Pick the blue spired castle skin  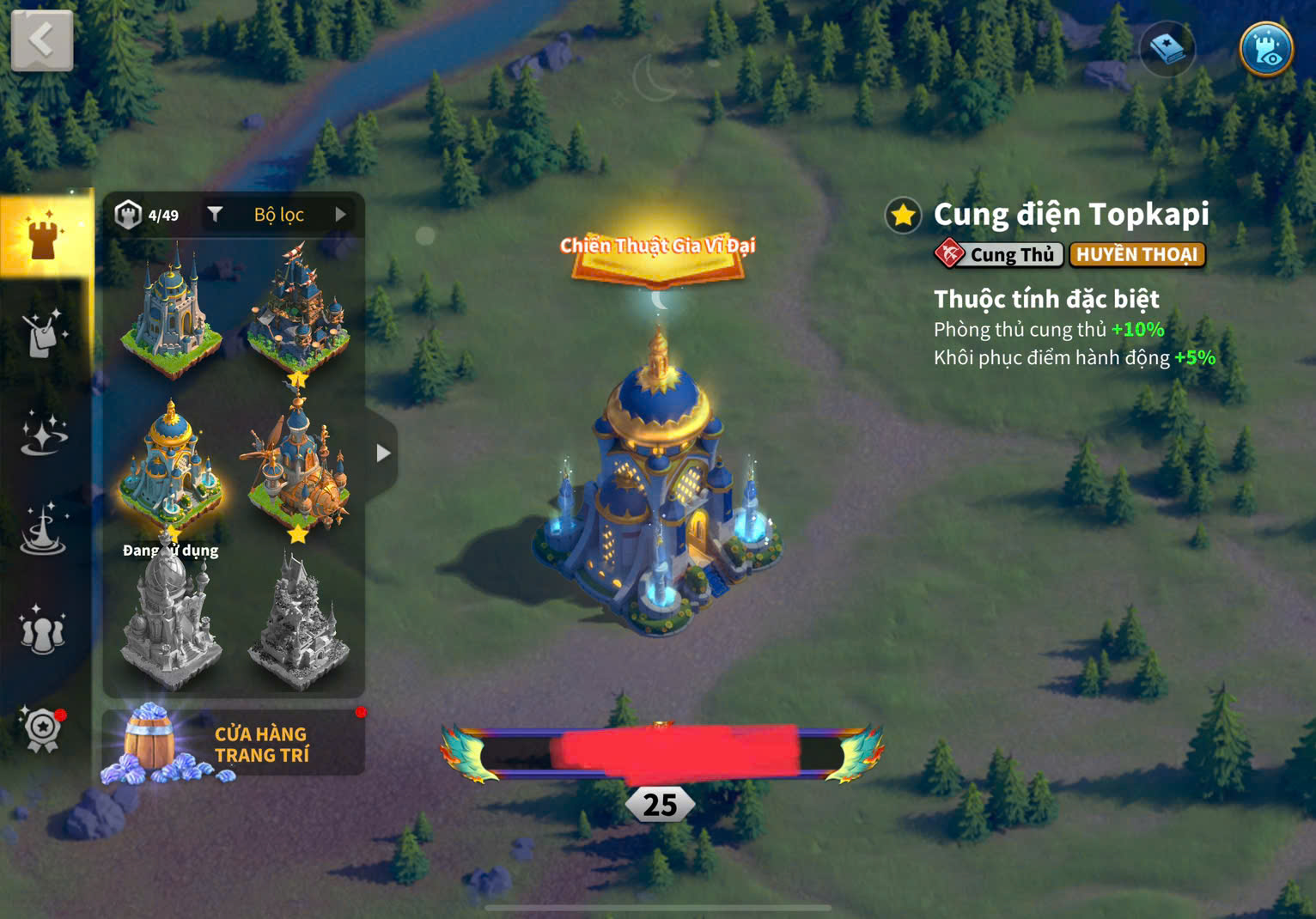(172, 311)
